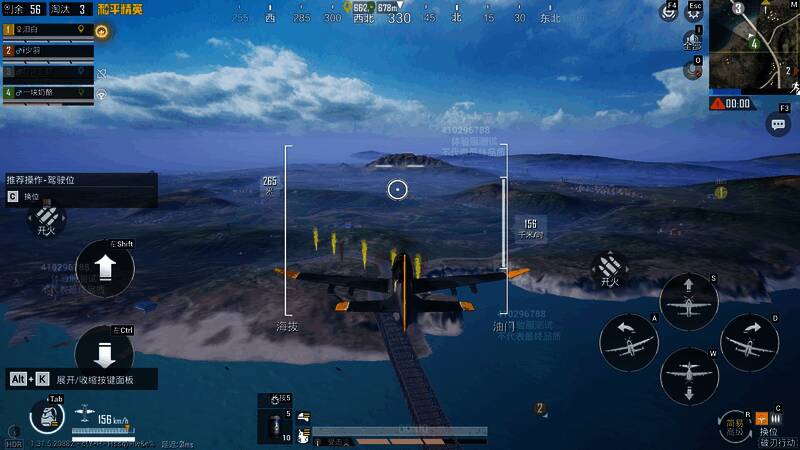This screenshot has width=800, height=450.
Task: Toggle the speaker volume icon beside the team list
Action: 101,73
